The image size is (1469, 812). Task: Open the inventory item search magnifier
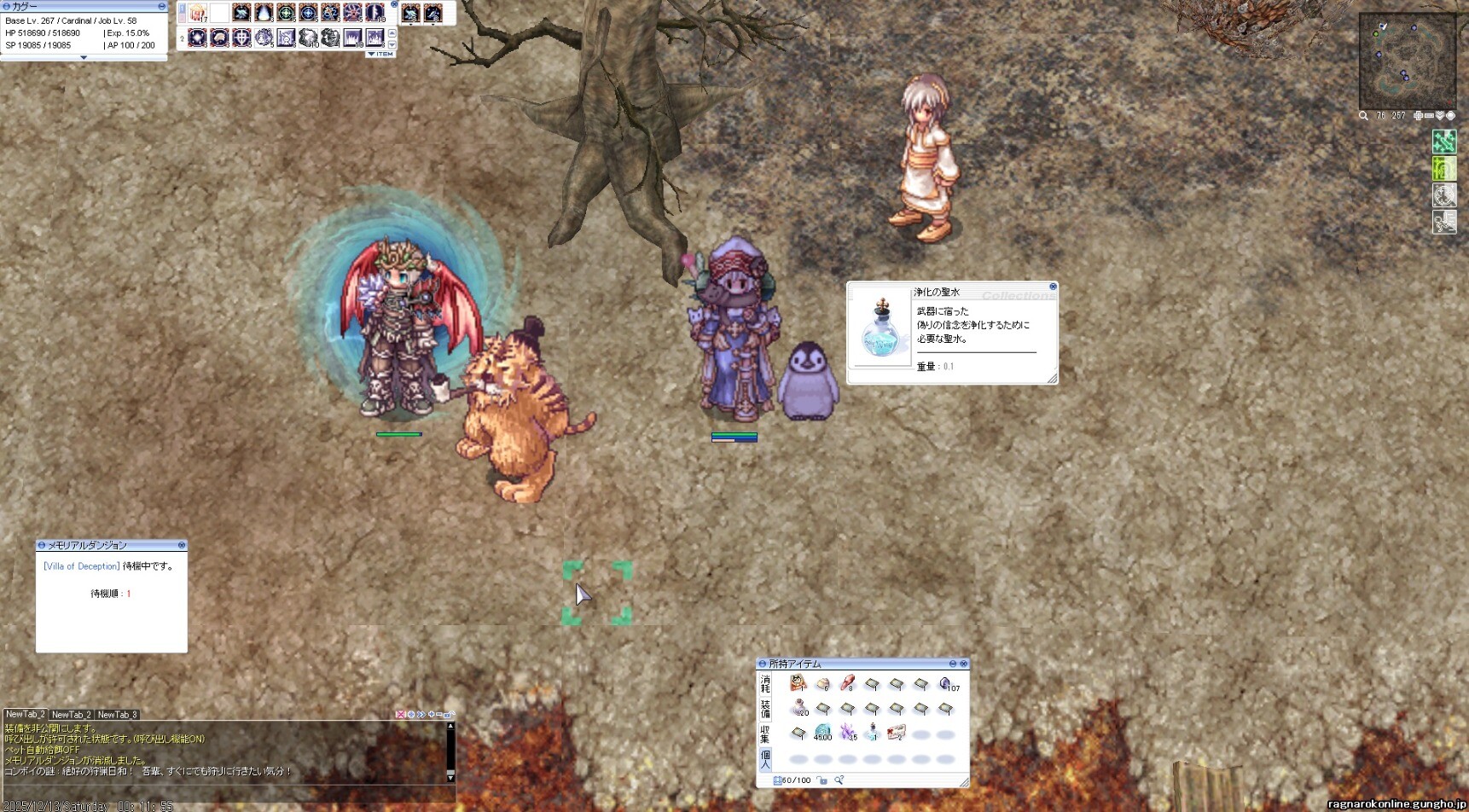839,780
